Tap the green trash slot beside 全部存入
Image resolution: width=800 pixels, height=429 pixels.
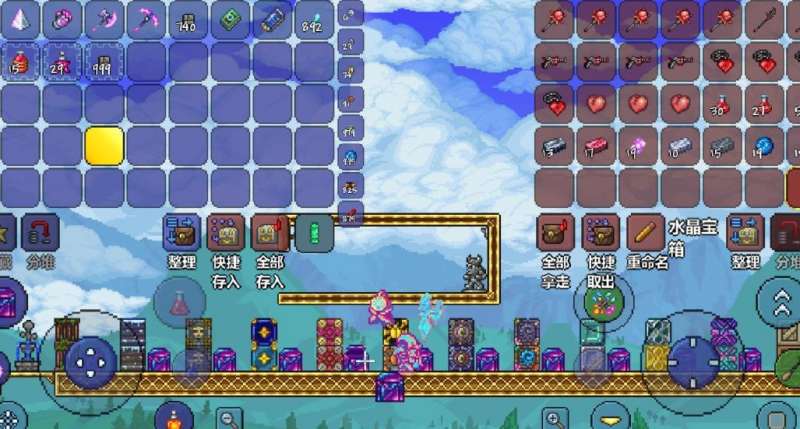(314, 233)
